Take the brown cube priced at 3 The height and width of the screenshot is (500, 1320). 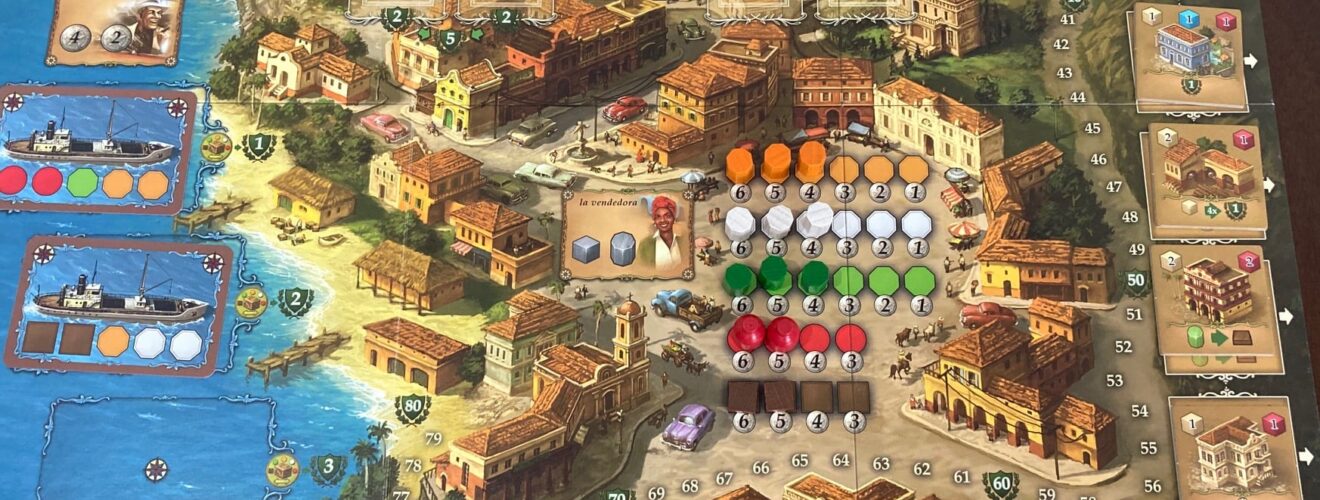pos(853,396)
